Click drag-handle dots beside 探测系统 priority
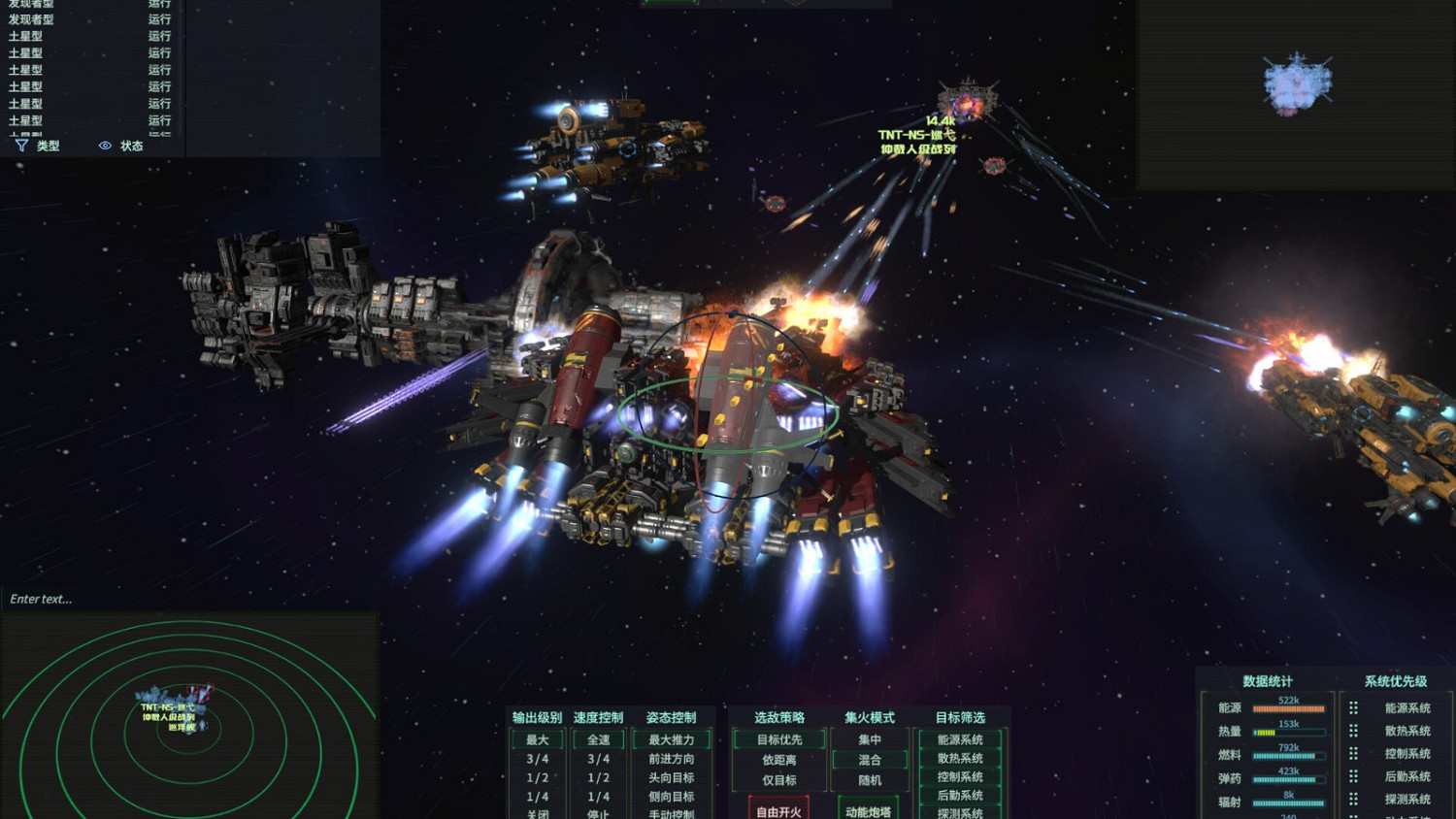 click(x=1354, y=798)
